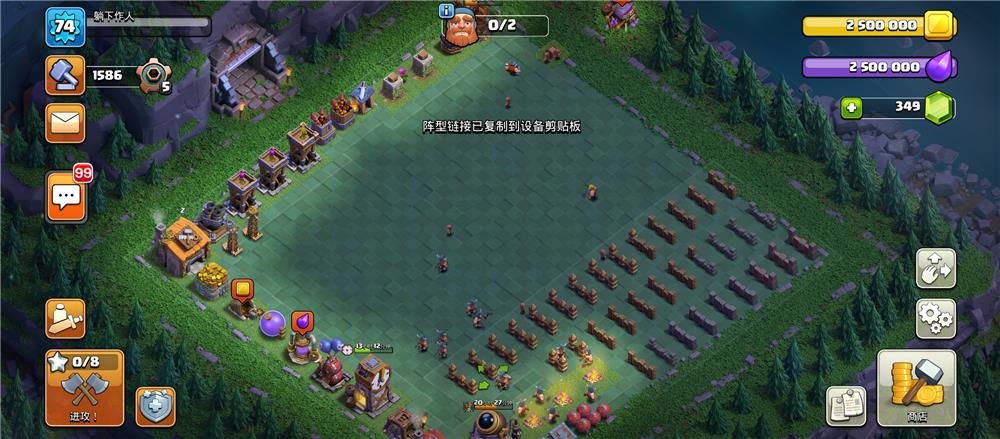Show builder info via the blue i icon
The image size is (1000, 439).
tap(446, 11)
